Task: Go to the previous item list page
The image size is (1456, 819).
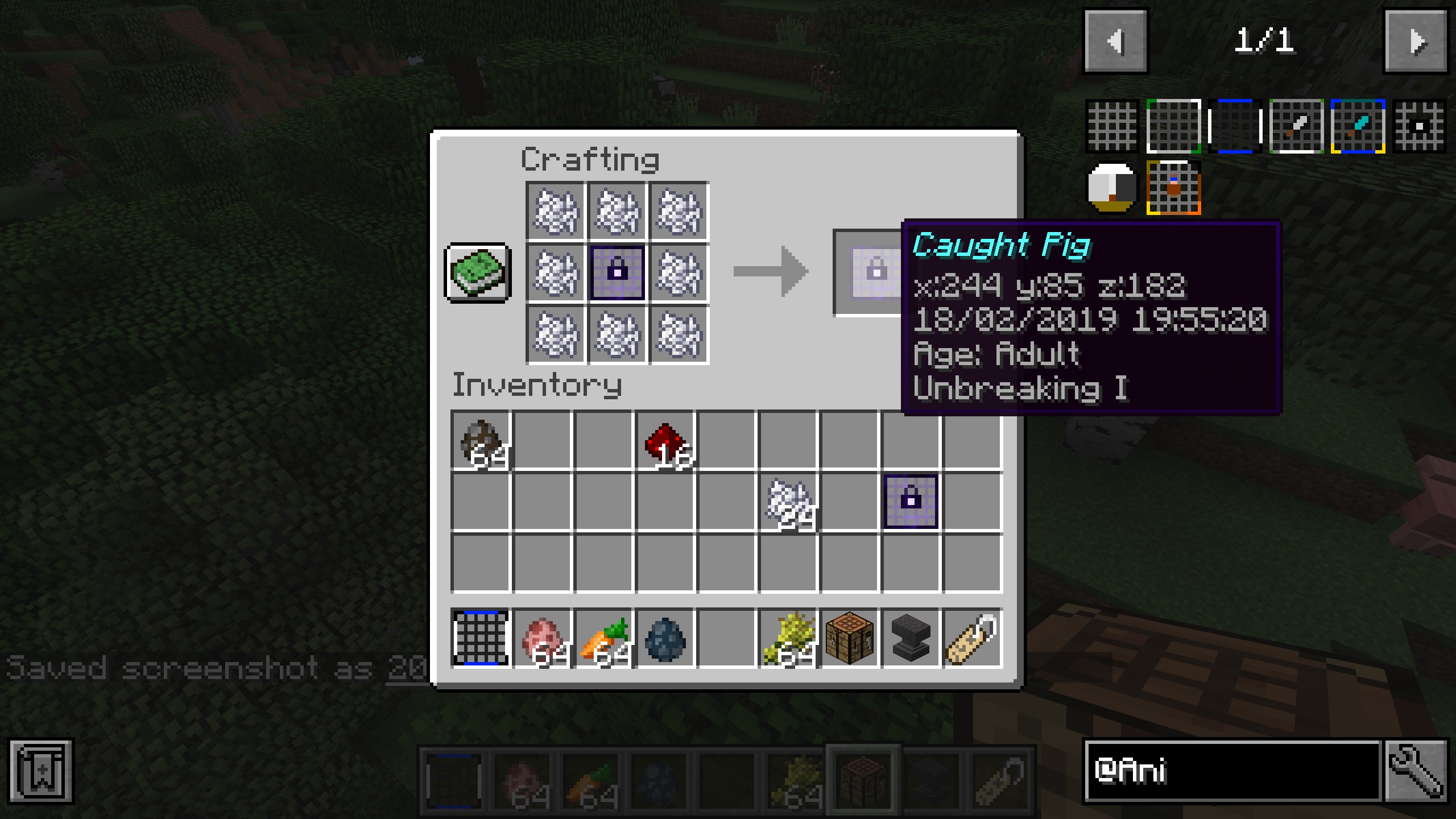Action: point(1115,42)
